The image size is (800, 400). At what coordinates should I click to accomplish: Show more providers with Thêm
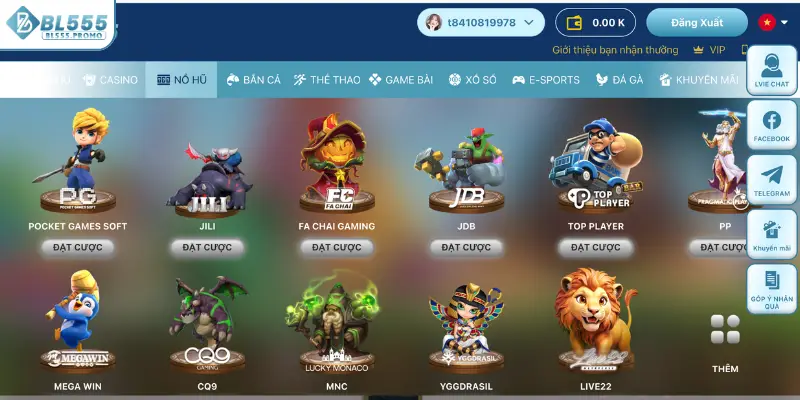(725, 342)
